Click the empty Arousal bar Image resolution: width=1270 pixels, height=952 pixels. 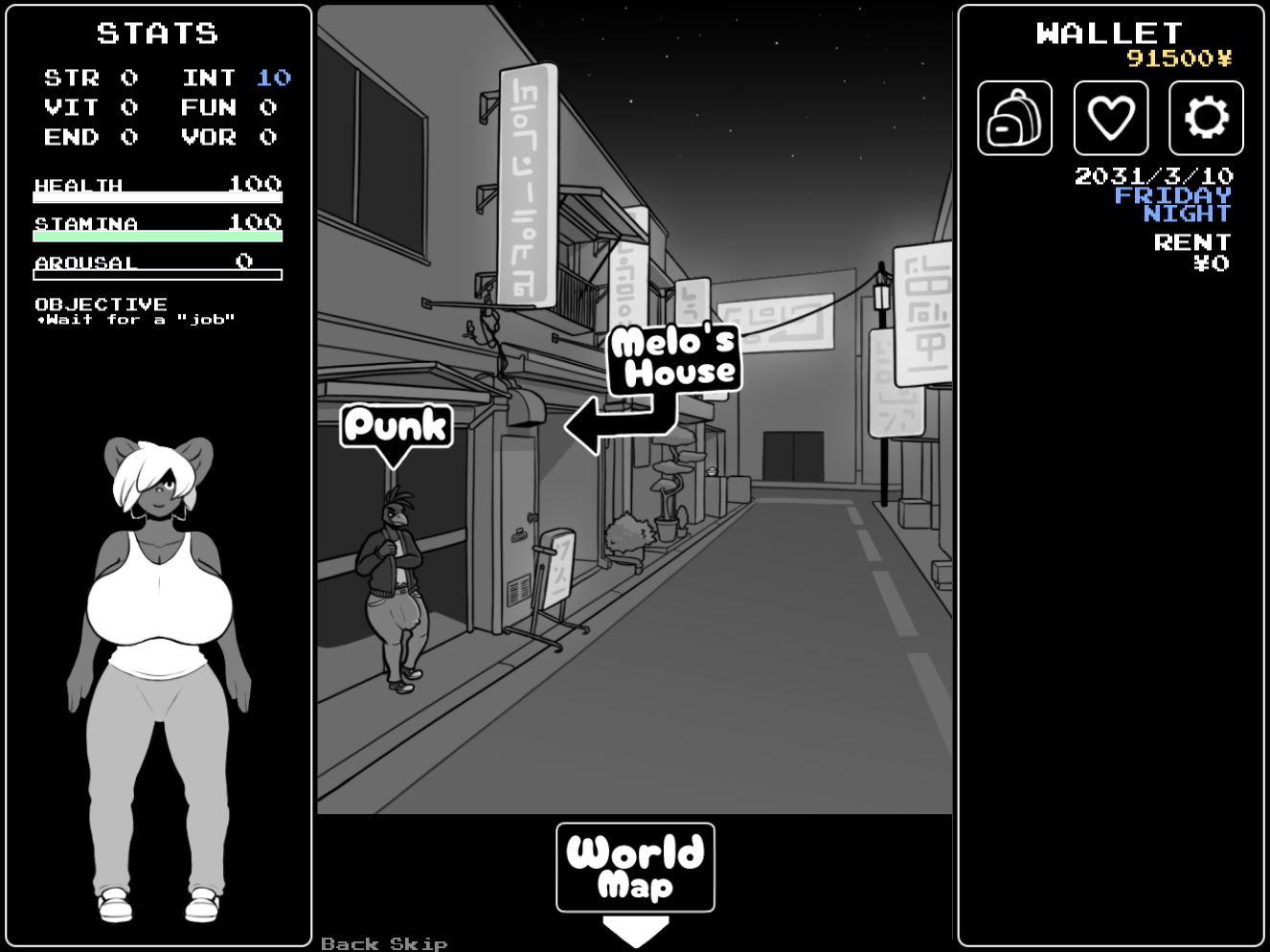[x=158, y=274]
